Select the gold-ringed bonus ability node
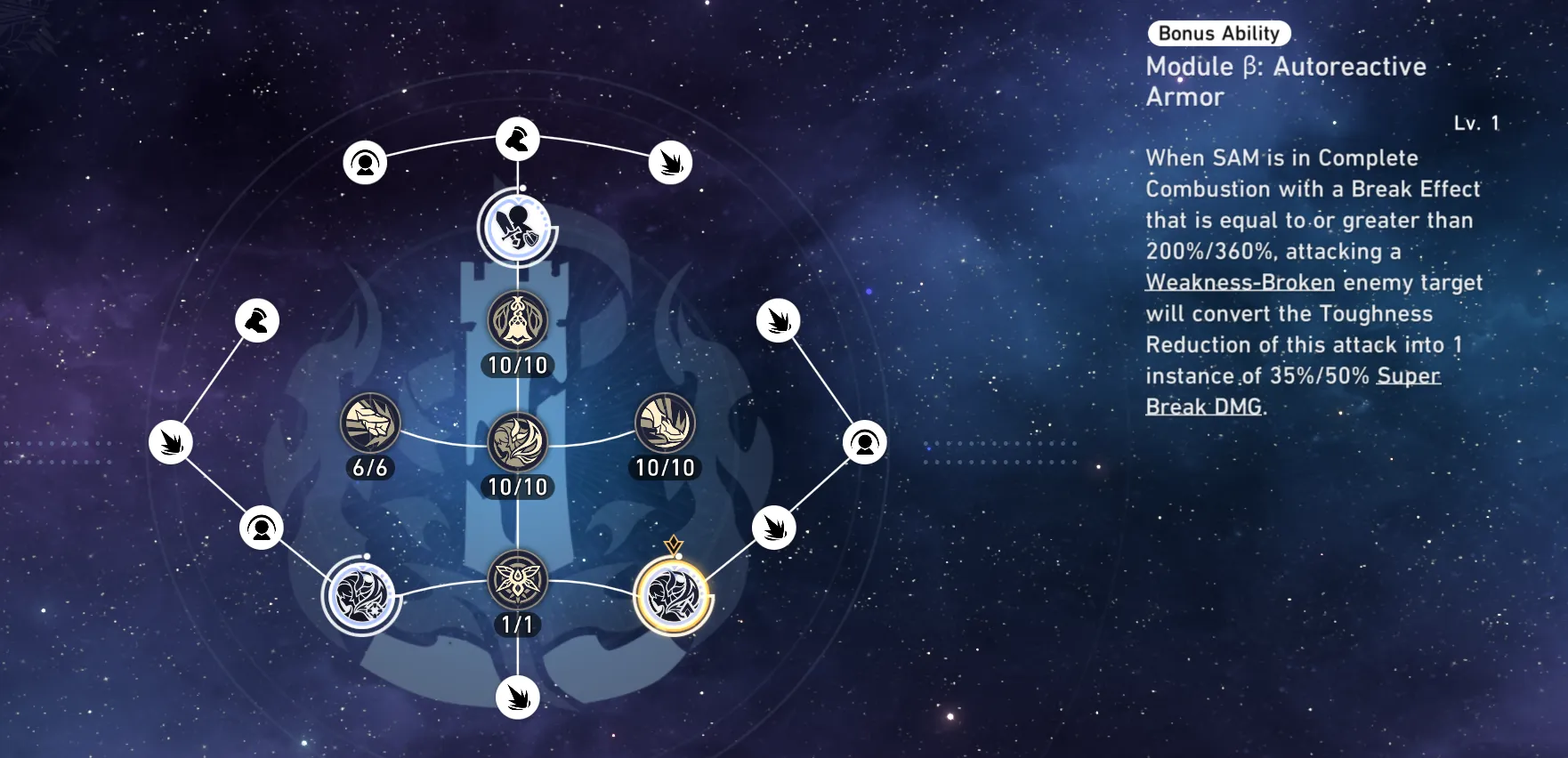 (x=674, y=596)
